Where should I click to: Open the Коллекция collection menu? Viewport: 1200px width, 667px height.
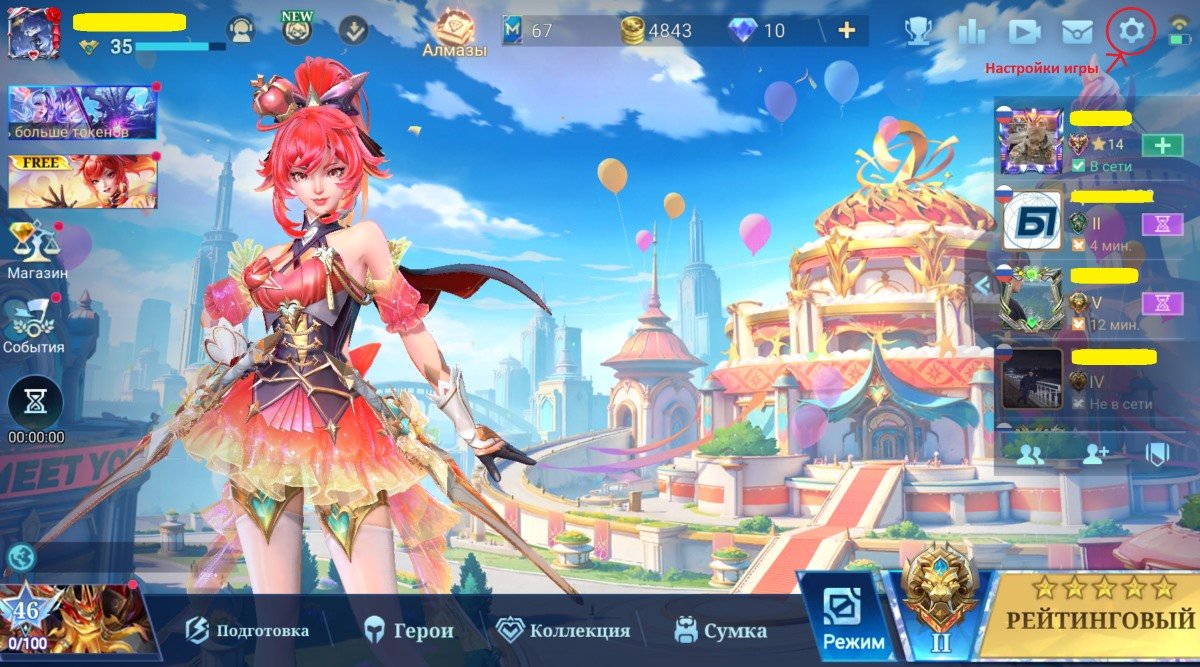[564, 630]
